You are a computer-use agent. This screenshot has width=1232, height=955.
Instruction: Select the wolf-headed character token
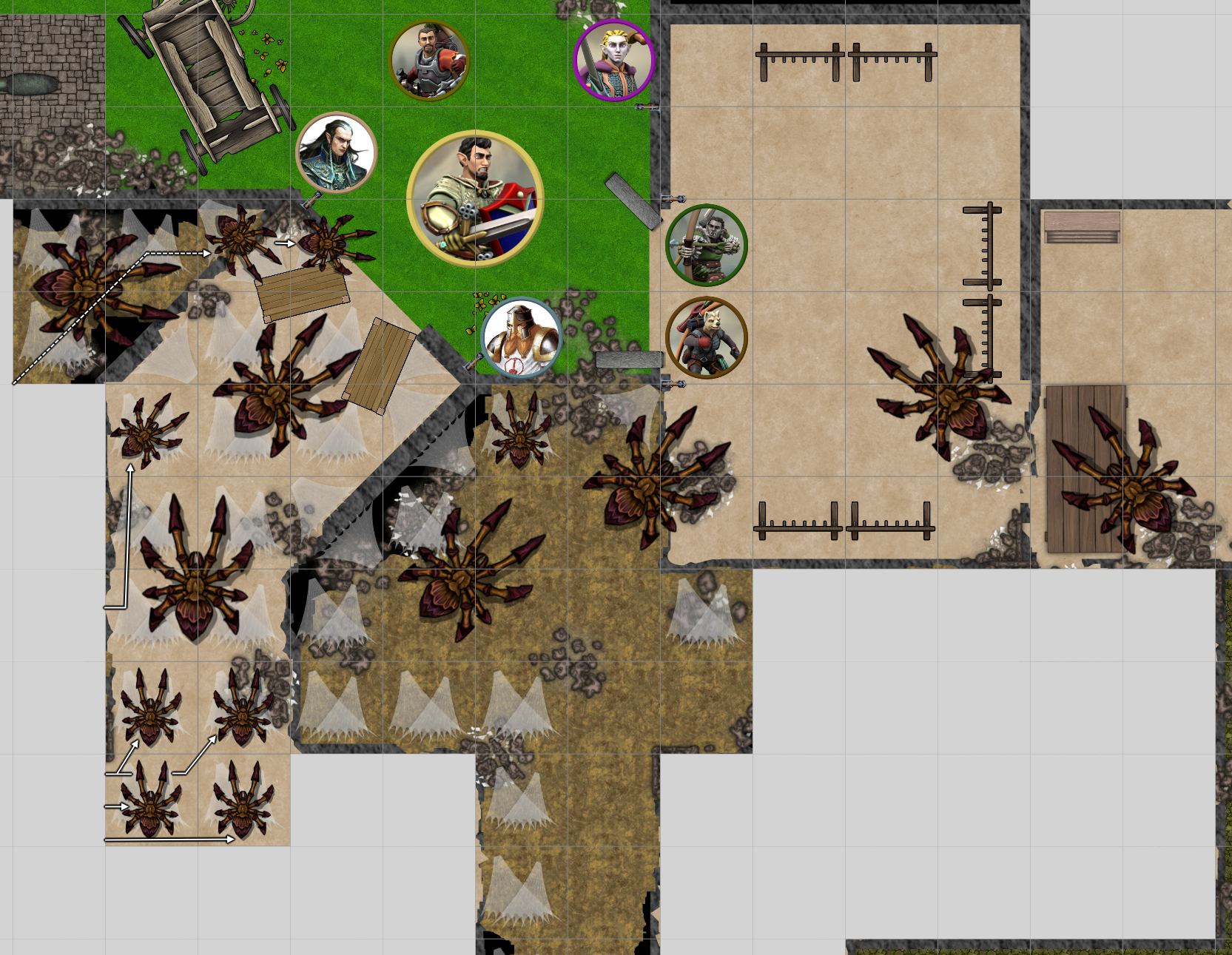707,337
